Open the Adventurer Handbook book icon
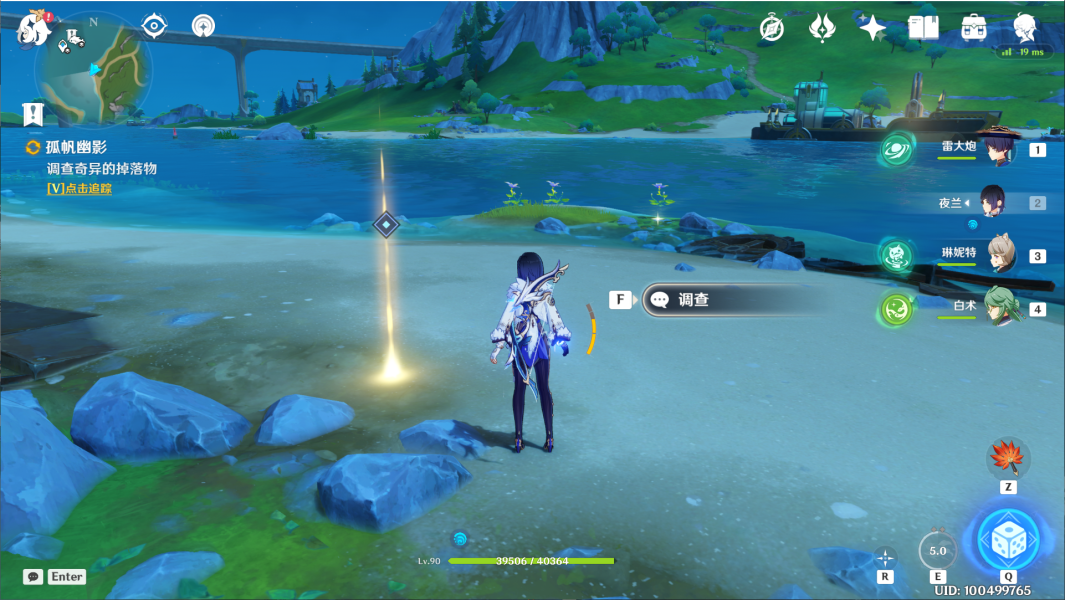Viewport: 1065px width, 600px height. [x=923, y=28]
